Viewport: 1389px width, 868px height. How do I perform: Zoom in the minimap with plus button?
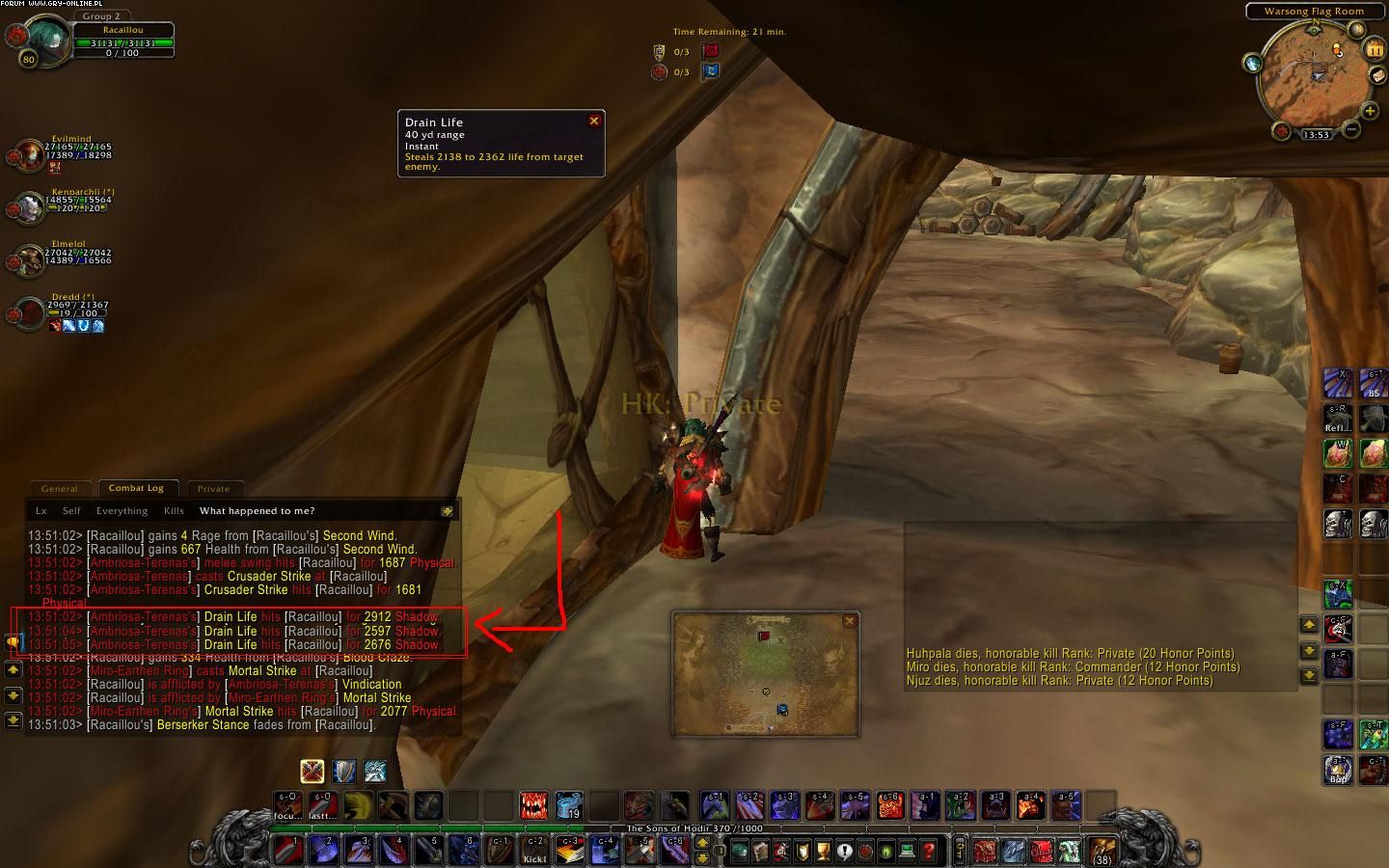point(1370,112)
